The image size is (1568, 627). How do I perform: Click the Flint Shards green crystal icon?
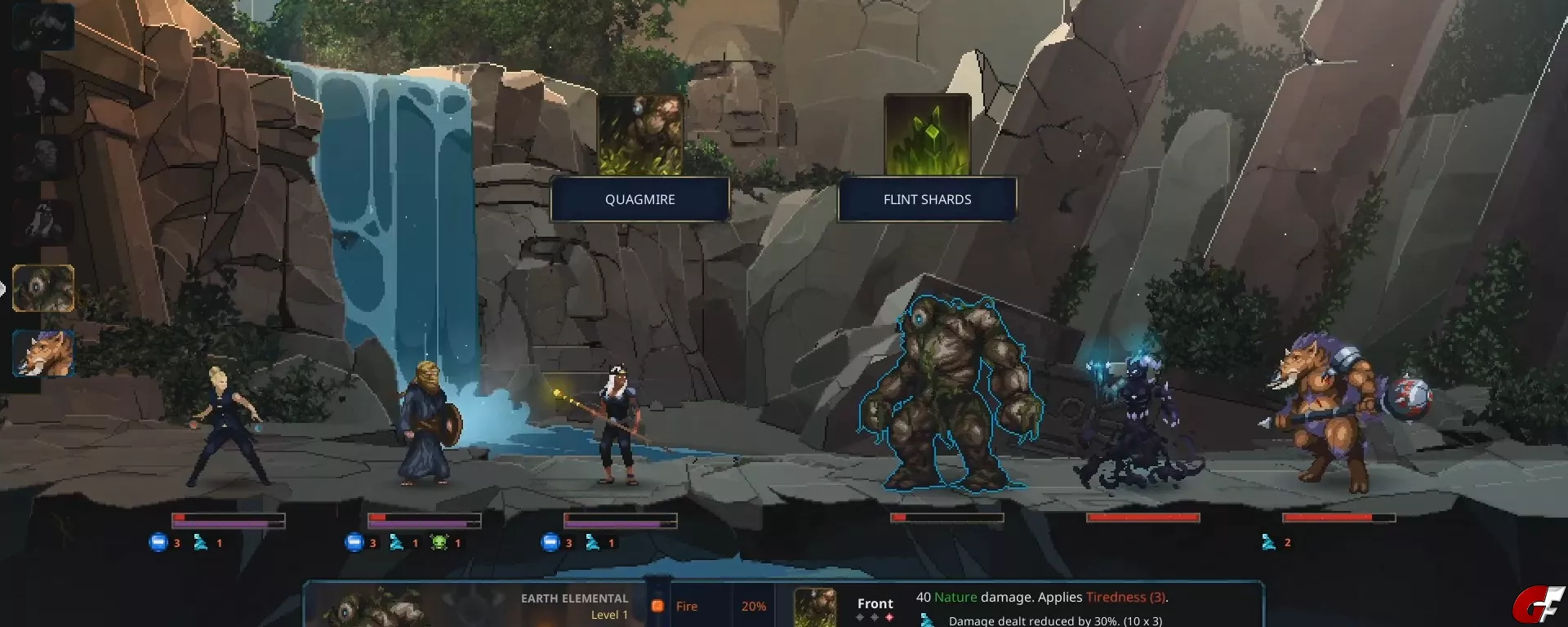coord(927,135)
